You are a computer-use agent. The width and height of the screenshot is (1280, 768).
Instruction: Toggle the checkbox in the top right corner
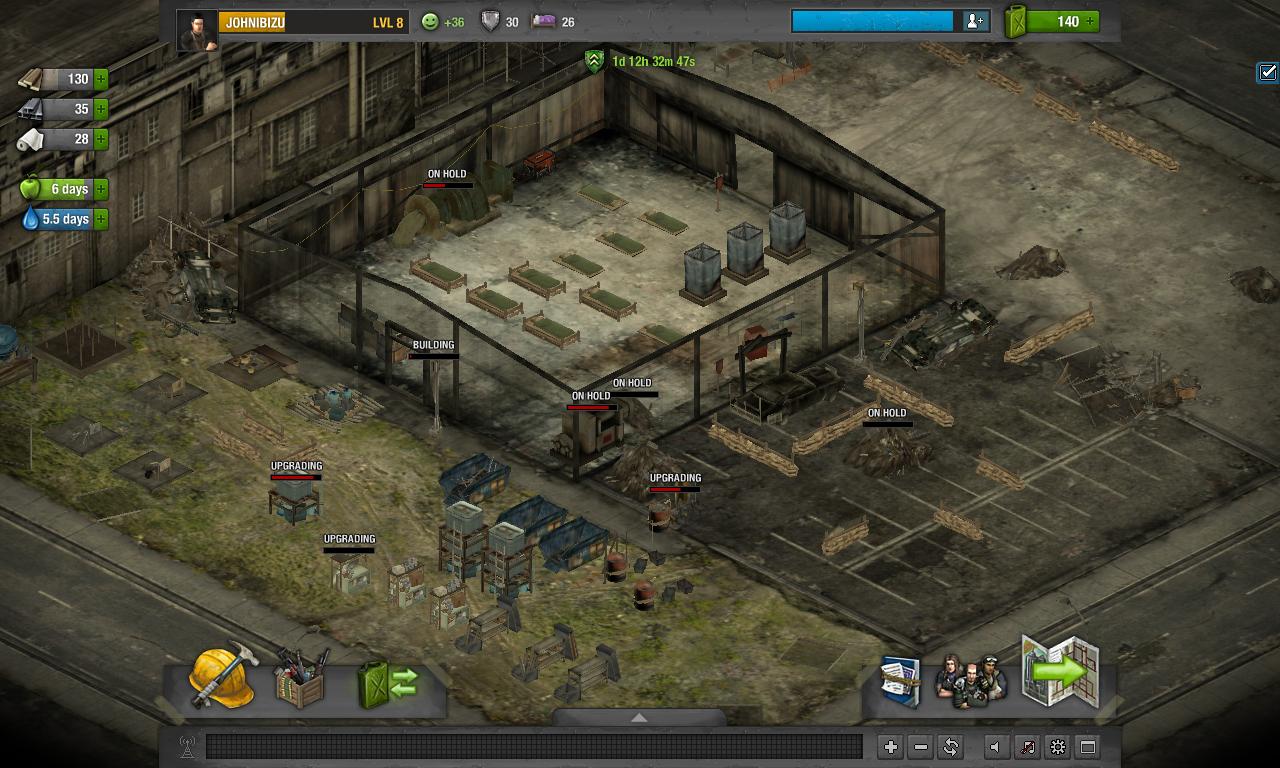1267,72
